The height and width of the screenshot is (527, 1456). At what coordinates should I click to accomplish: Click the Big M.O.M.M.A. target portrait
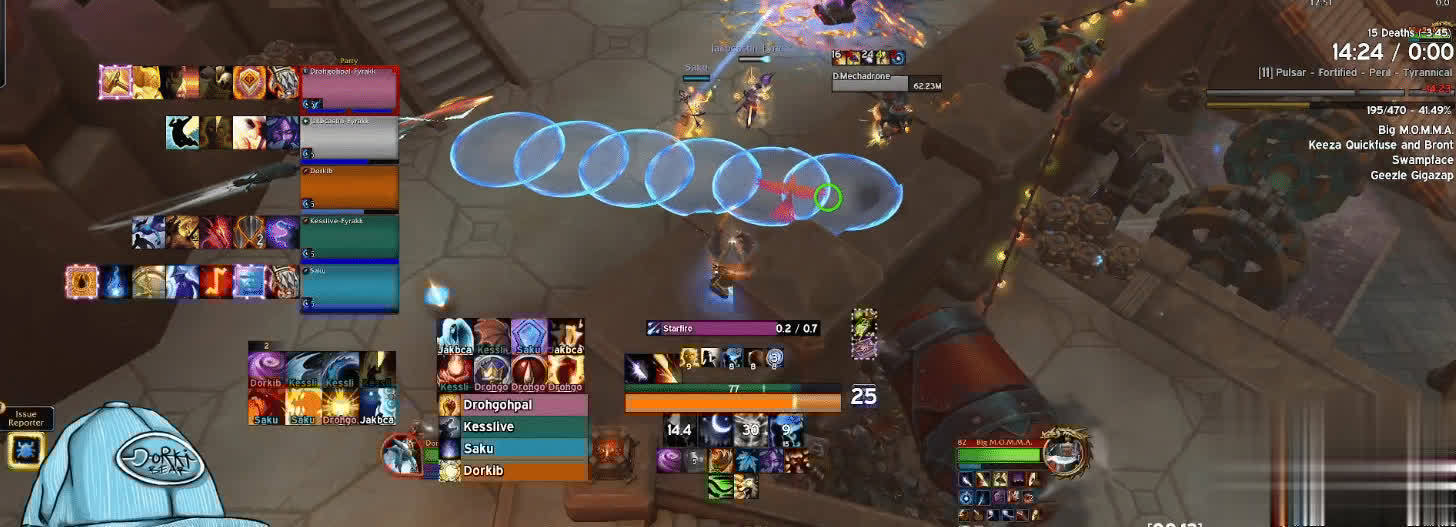click(x=1064, y=452)
